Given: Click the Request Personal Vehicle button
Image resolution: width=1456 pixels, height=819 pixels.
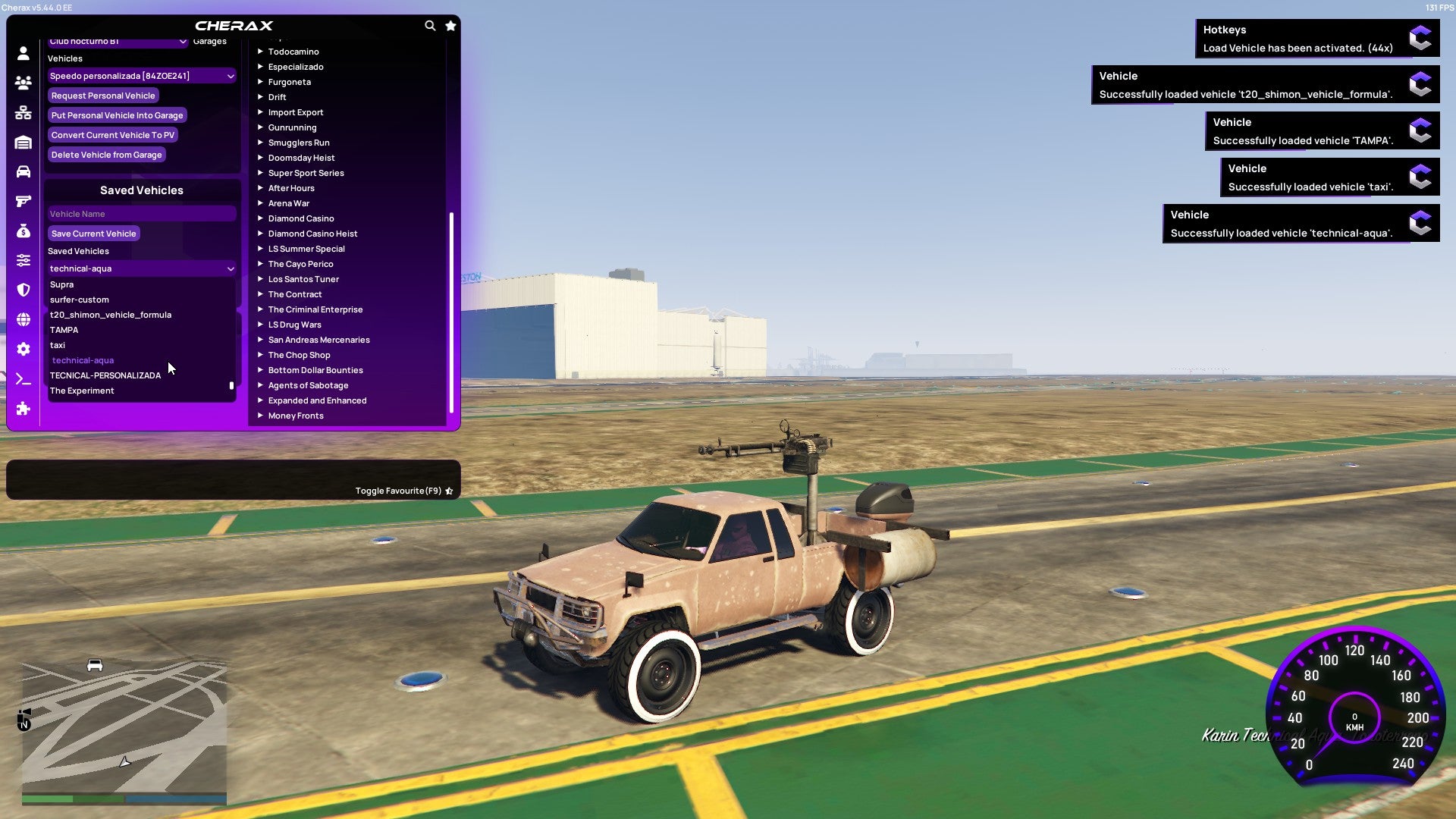Looking at the screenshot, I should tap(103, 96).
